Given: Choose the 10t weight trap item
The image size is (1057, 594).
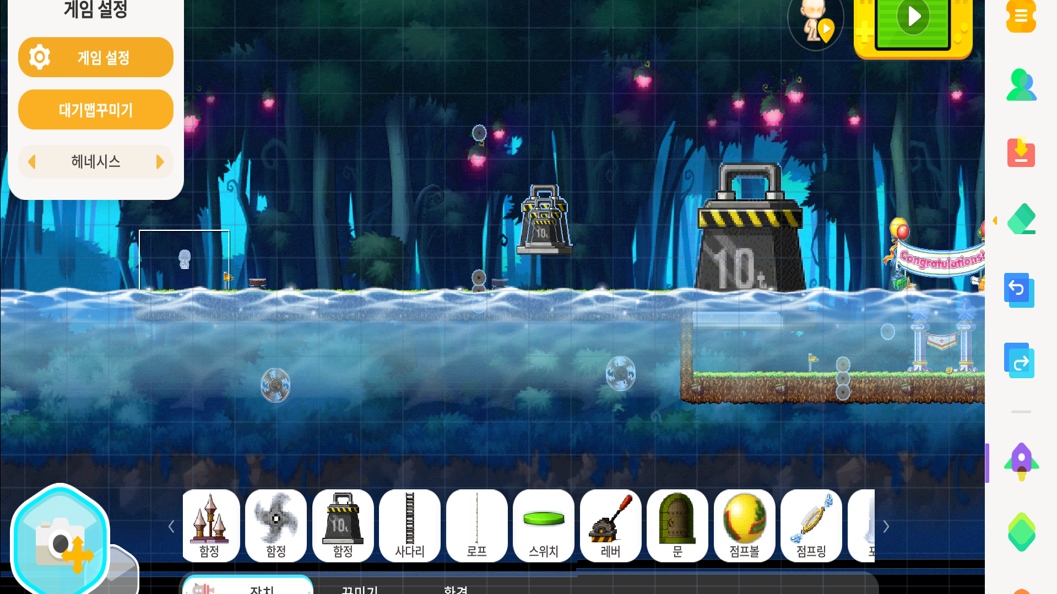Looking at the screenshot, I should pos(343,525).
